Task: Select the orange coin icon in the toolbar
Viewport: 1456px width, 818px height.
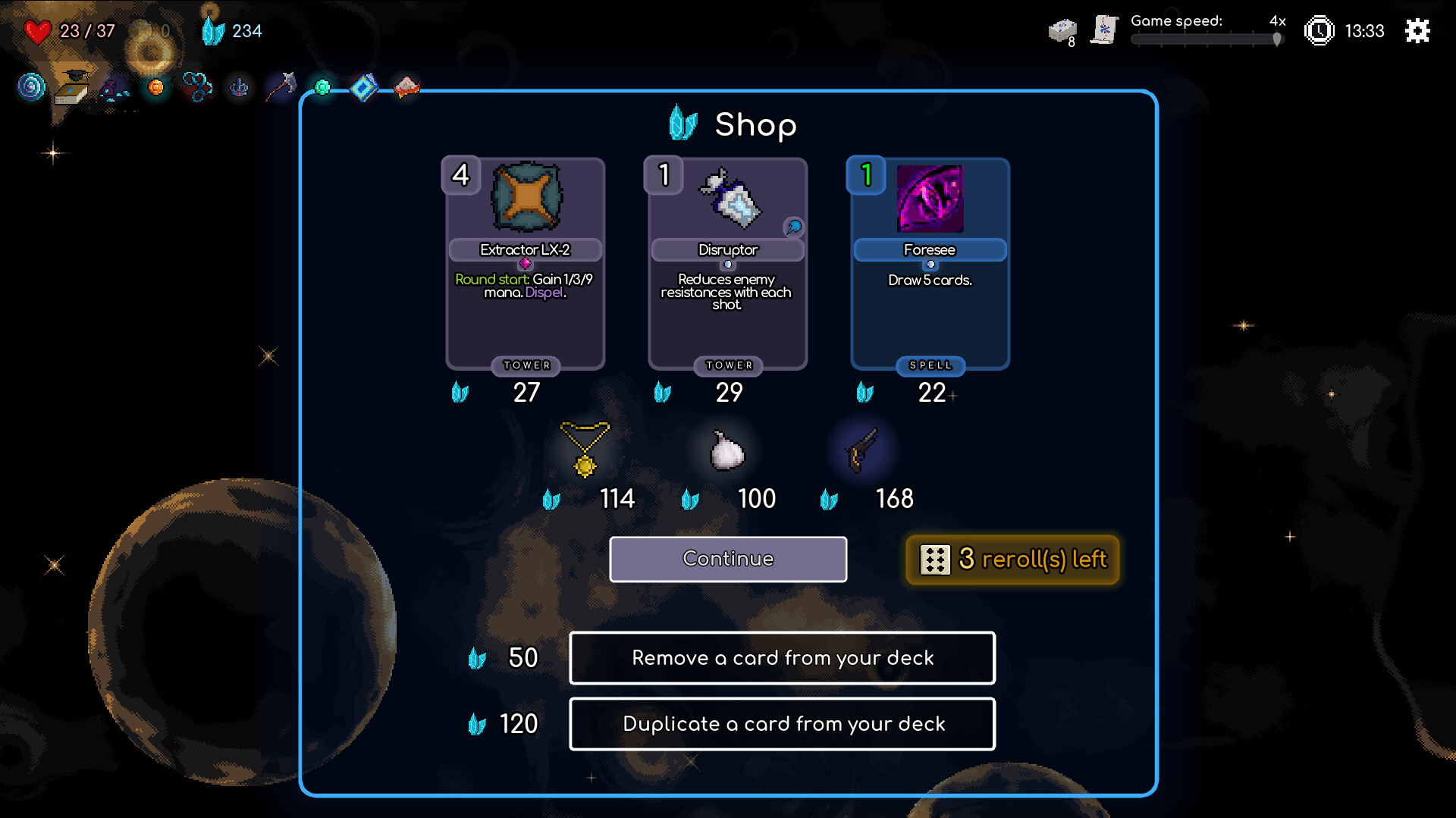Action: 155,86
